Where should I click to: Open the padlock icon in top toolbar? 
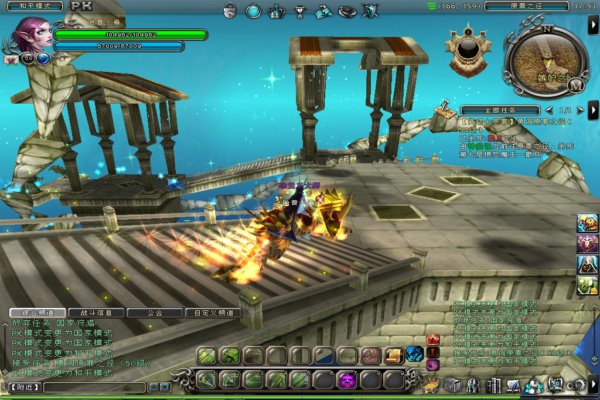coord(229,12)
